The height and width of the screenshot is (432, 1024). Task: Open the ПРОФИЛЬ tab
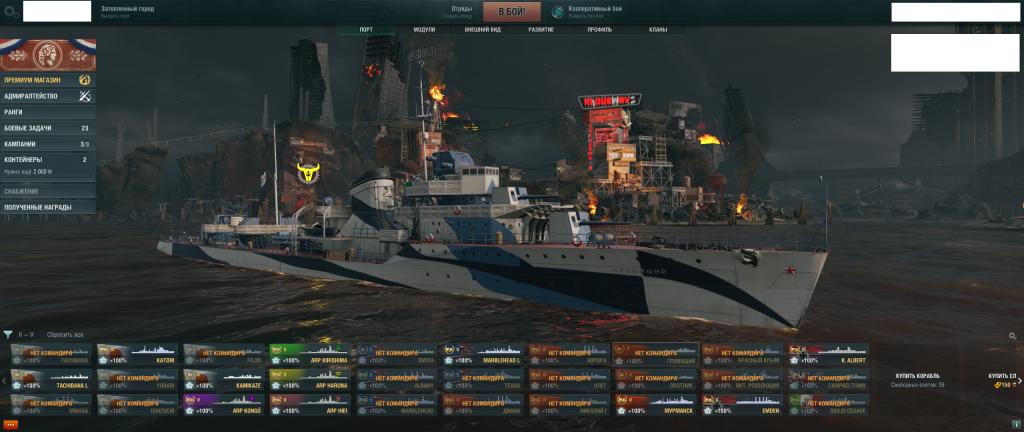click(600, 30)
